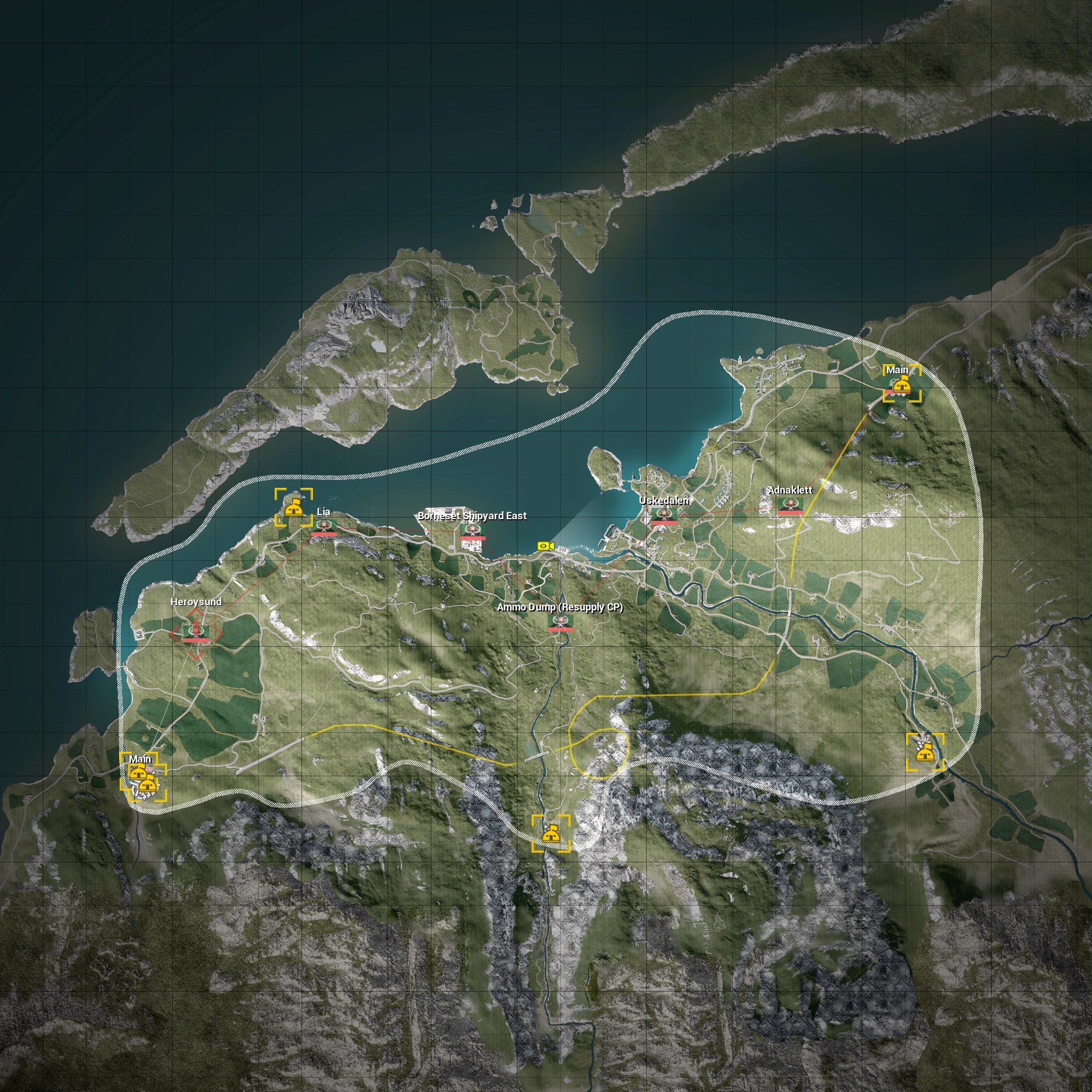Click the Lia capture point flag

click(324, 527)
